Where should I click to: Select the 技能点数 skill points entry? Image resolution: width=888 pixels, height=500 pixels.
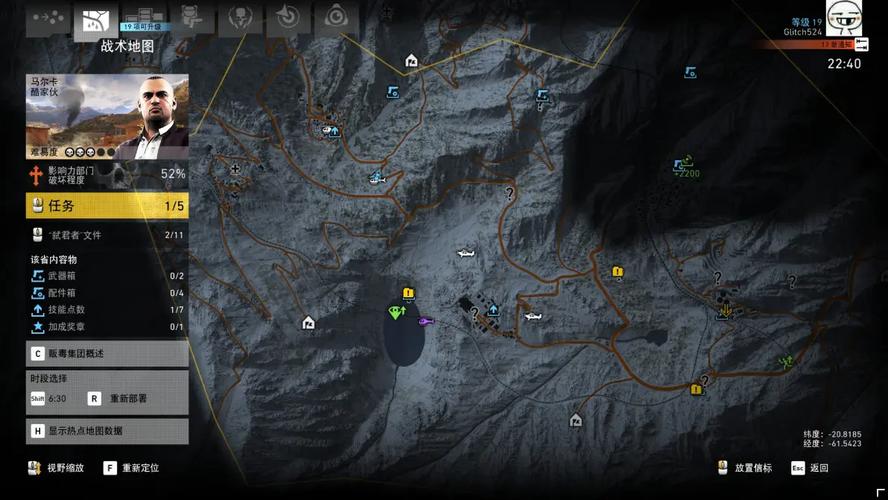click(107, 310)
